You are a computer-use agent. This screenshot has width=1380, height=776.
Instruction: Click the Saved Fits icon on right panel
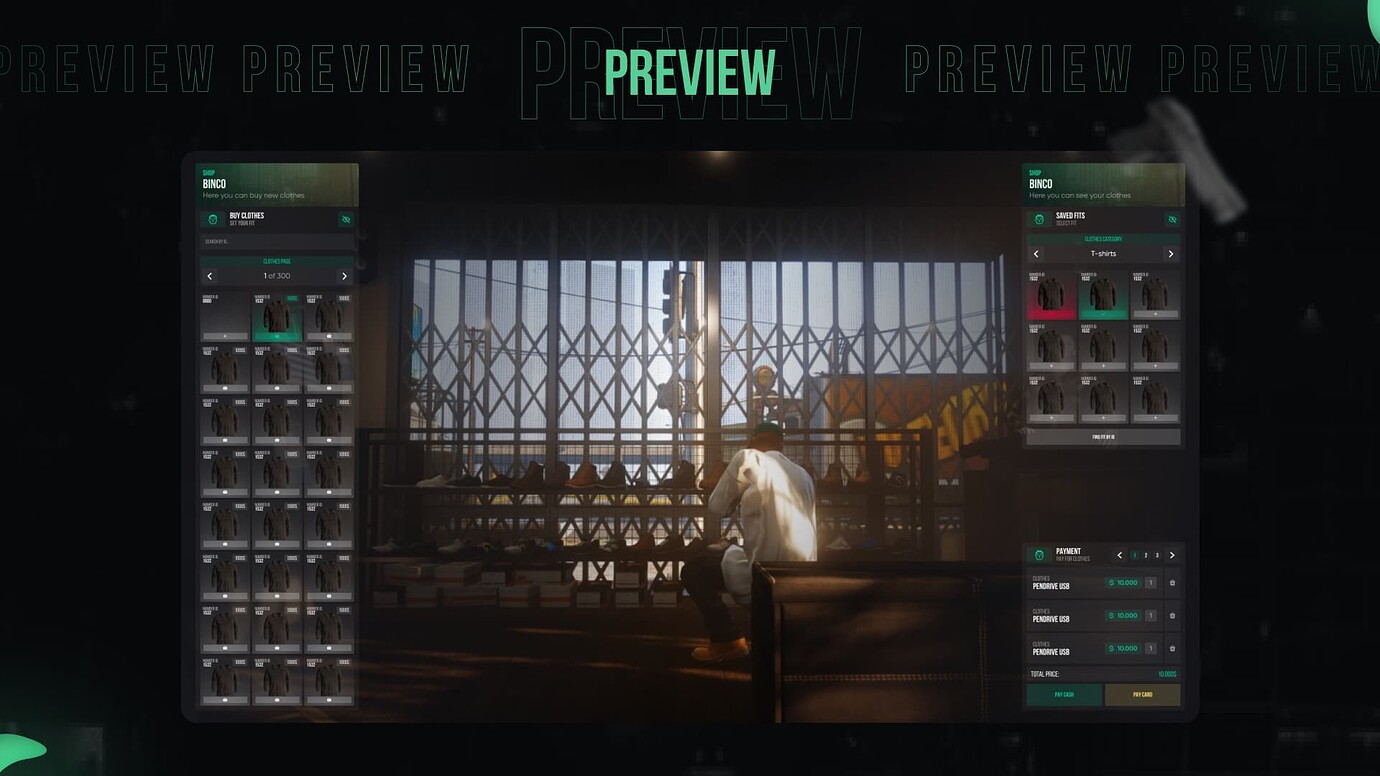1039,219
